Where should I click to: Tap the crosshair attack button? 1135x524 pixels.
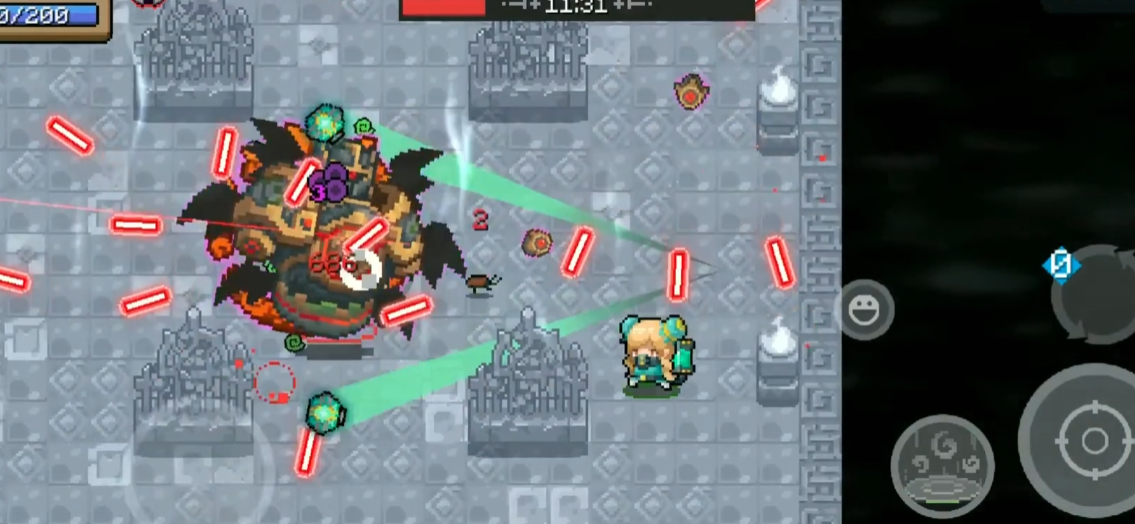click(x=1091, y=441)
